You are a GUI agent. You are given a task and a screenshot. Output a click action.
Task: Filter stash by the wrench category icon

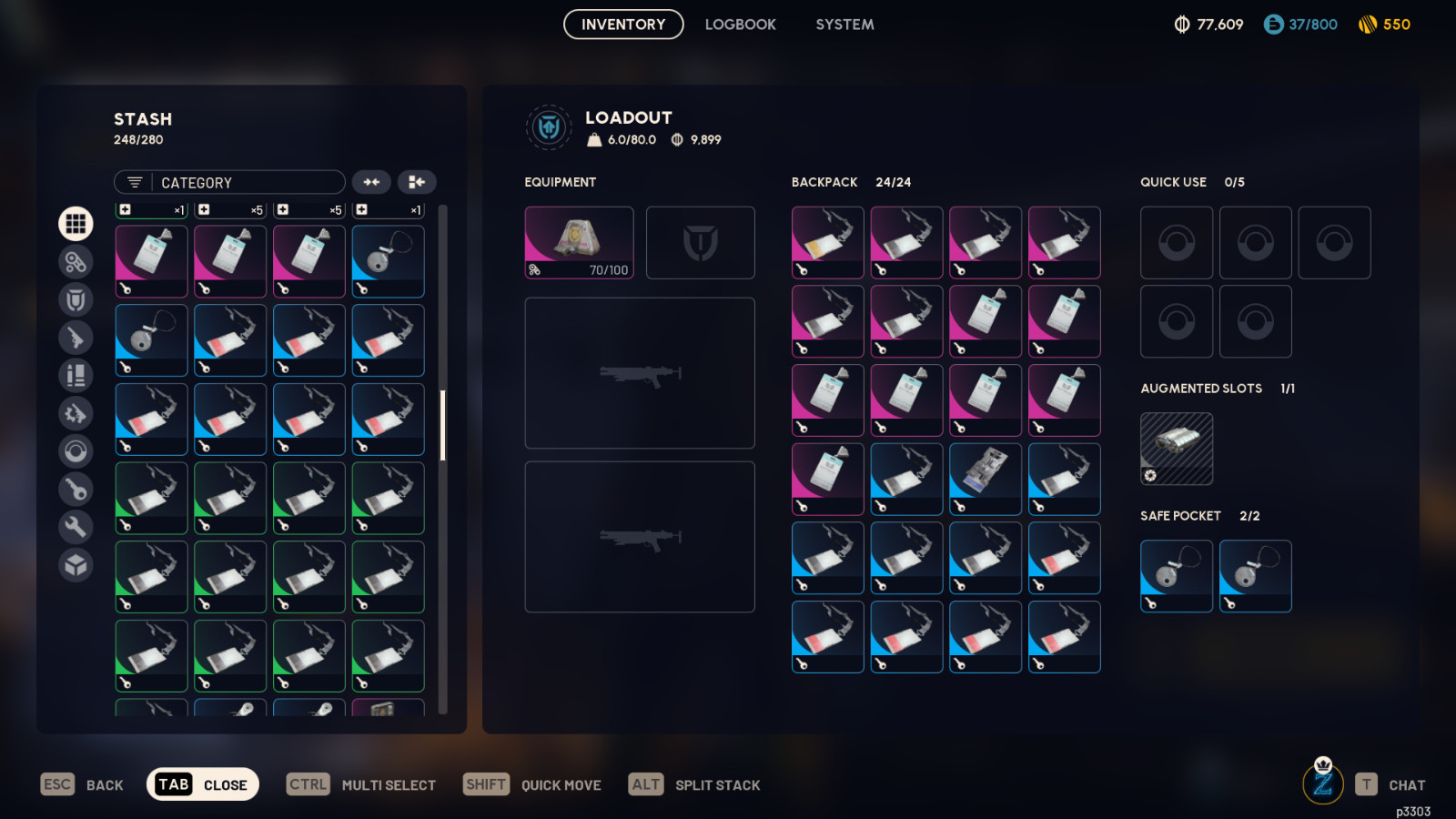[x=76, y=527]
